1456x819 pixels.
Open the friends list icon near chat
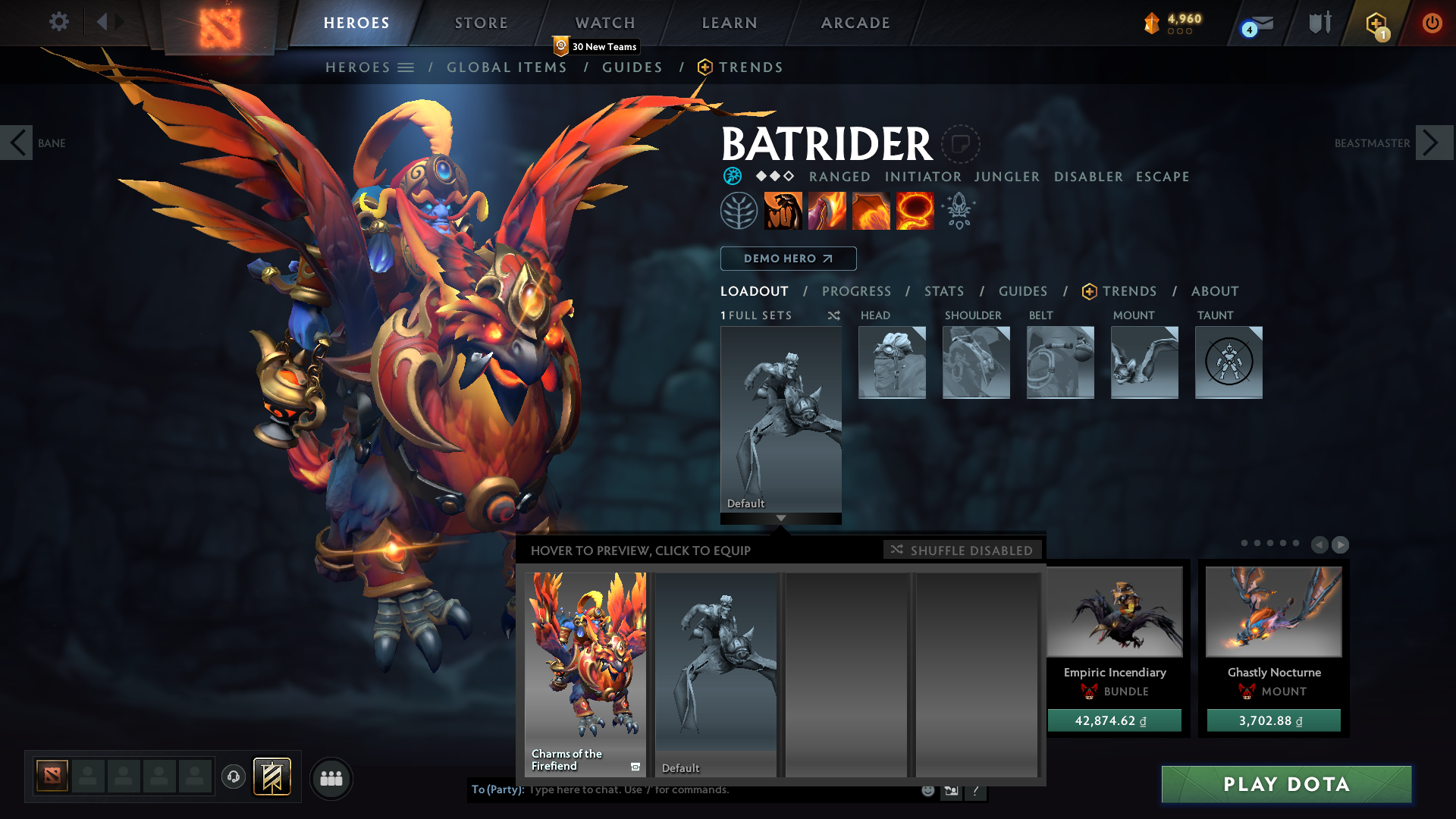point(331,778)
